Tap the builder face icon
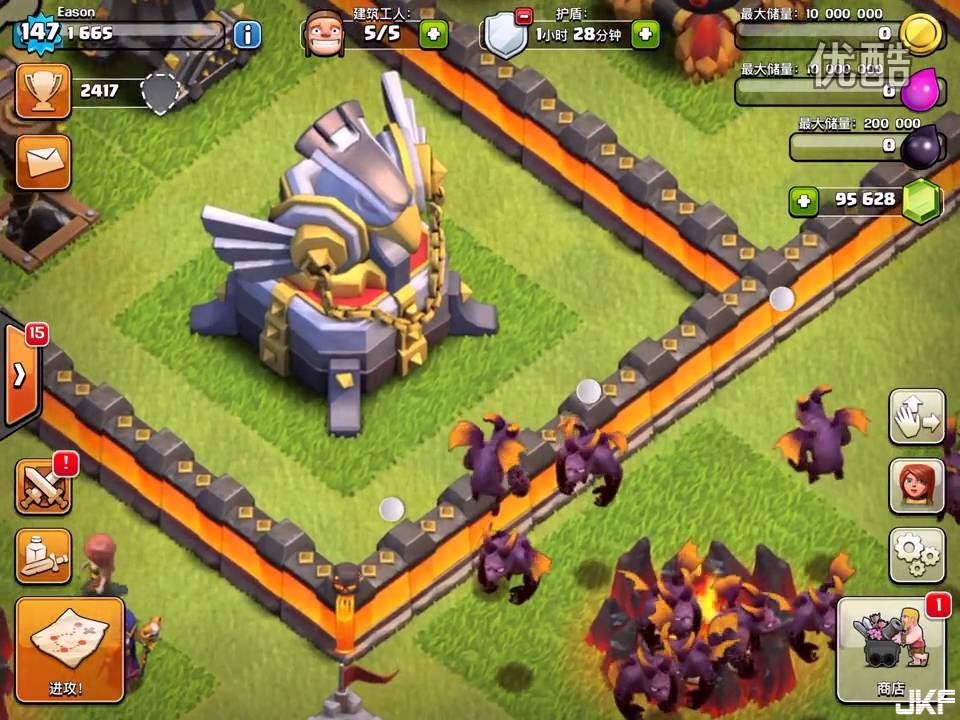The image size is (960, 720). click(x=325, y=34)
